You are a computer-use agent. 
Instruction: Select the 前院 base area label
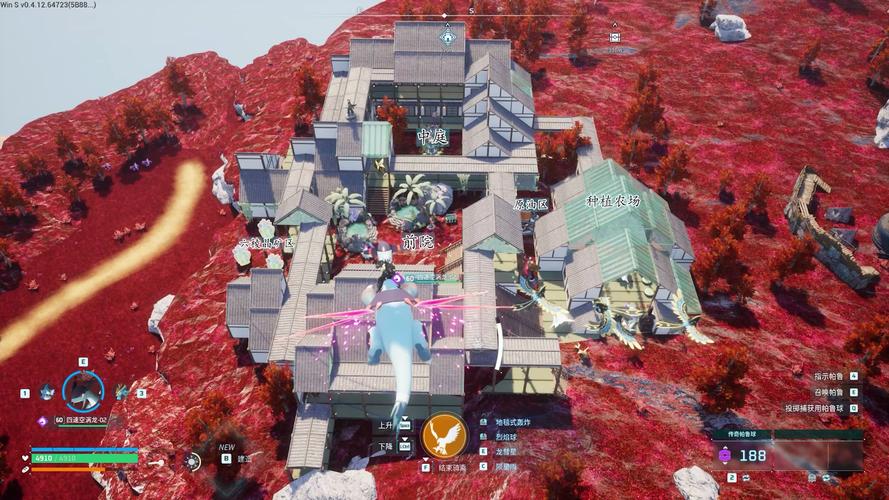point(418,242)
